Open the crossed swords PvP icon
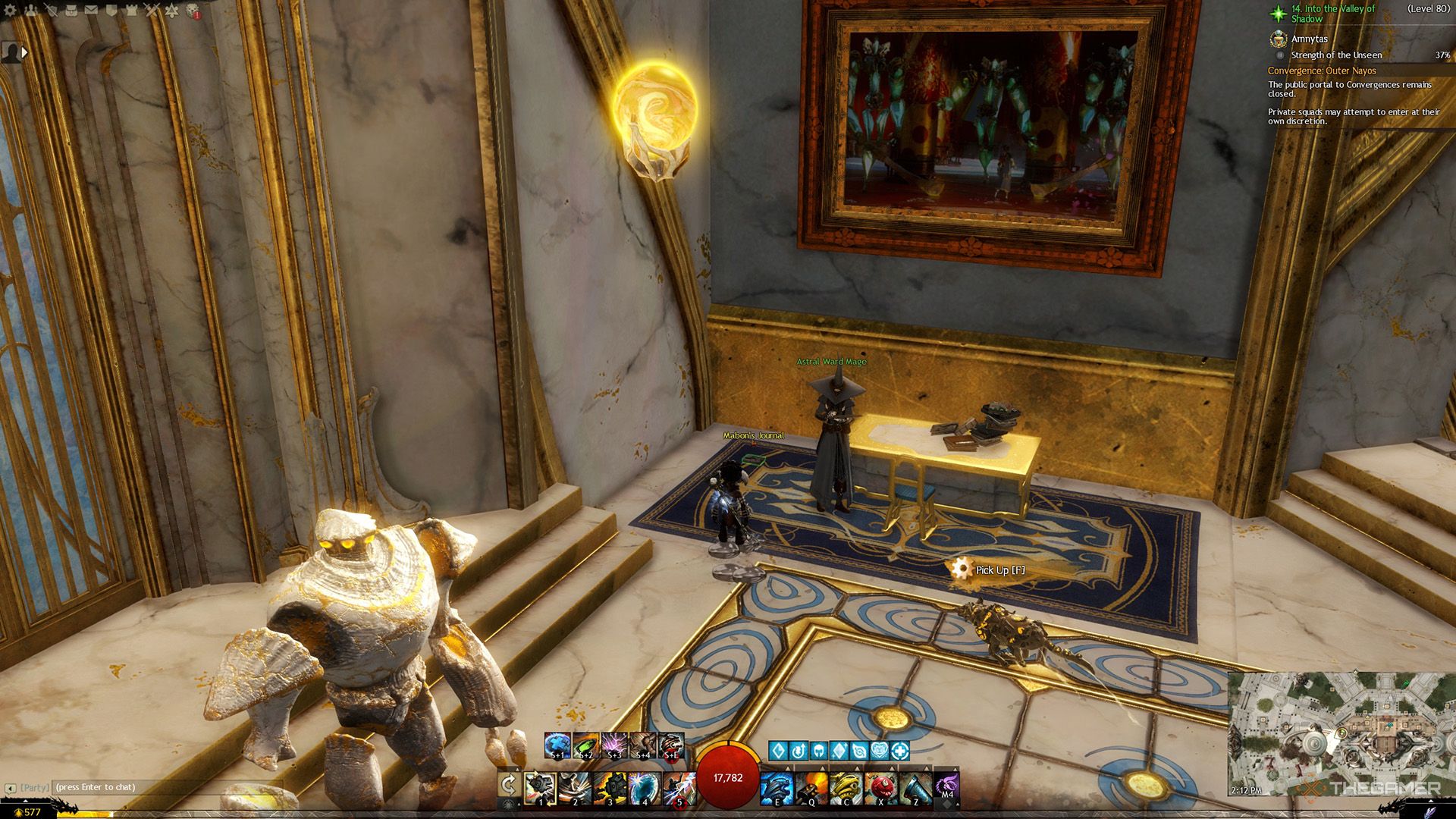1456x819 pixels. [152, 11]
